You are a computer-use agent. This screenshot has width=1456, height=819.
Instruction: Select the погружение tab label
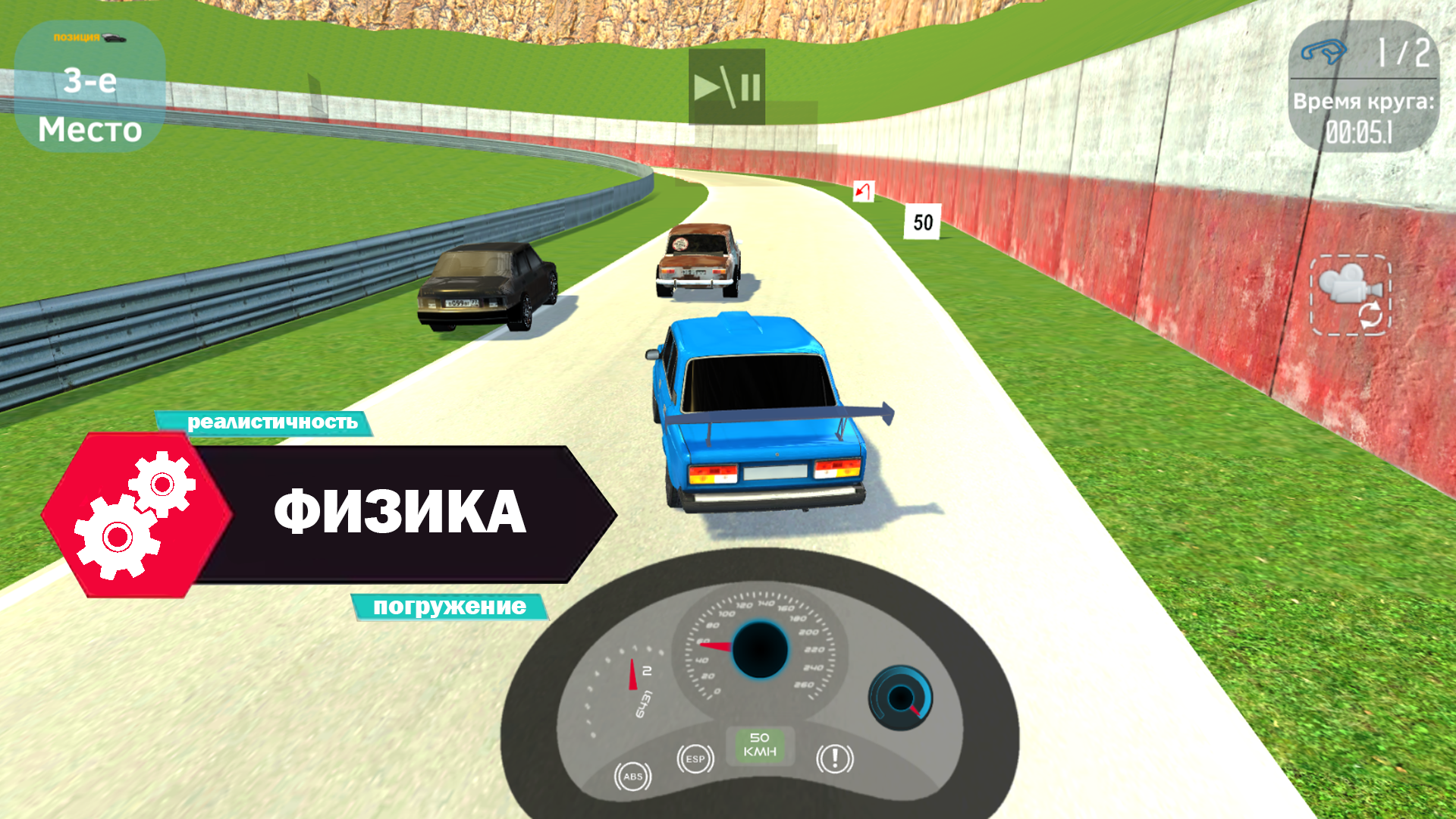pyautogui.click(x=449, y=607)
